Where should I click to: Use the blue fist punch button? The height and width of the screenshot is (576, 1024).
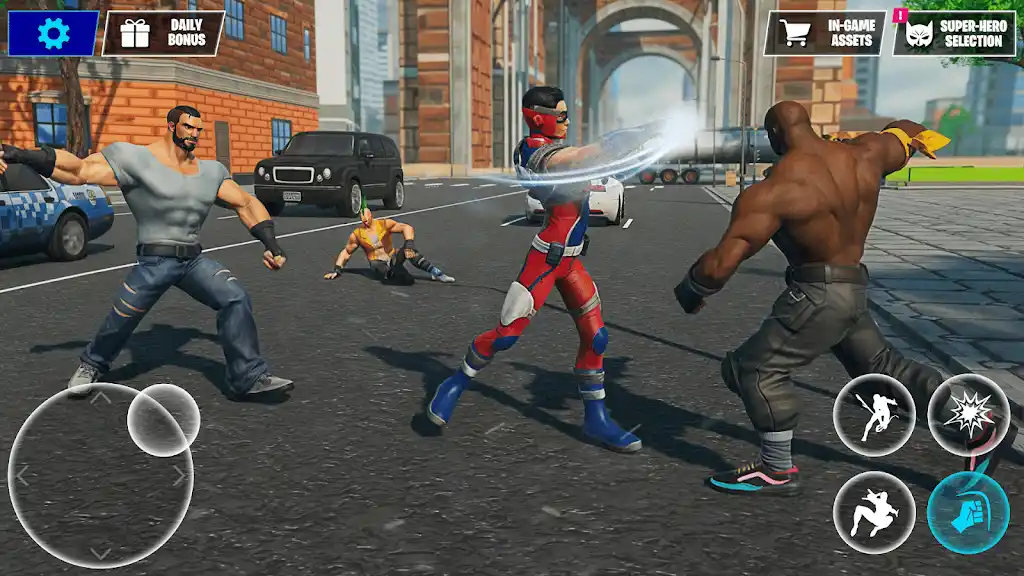(967, 512)
